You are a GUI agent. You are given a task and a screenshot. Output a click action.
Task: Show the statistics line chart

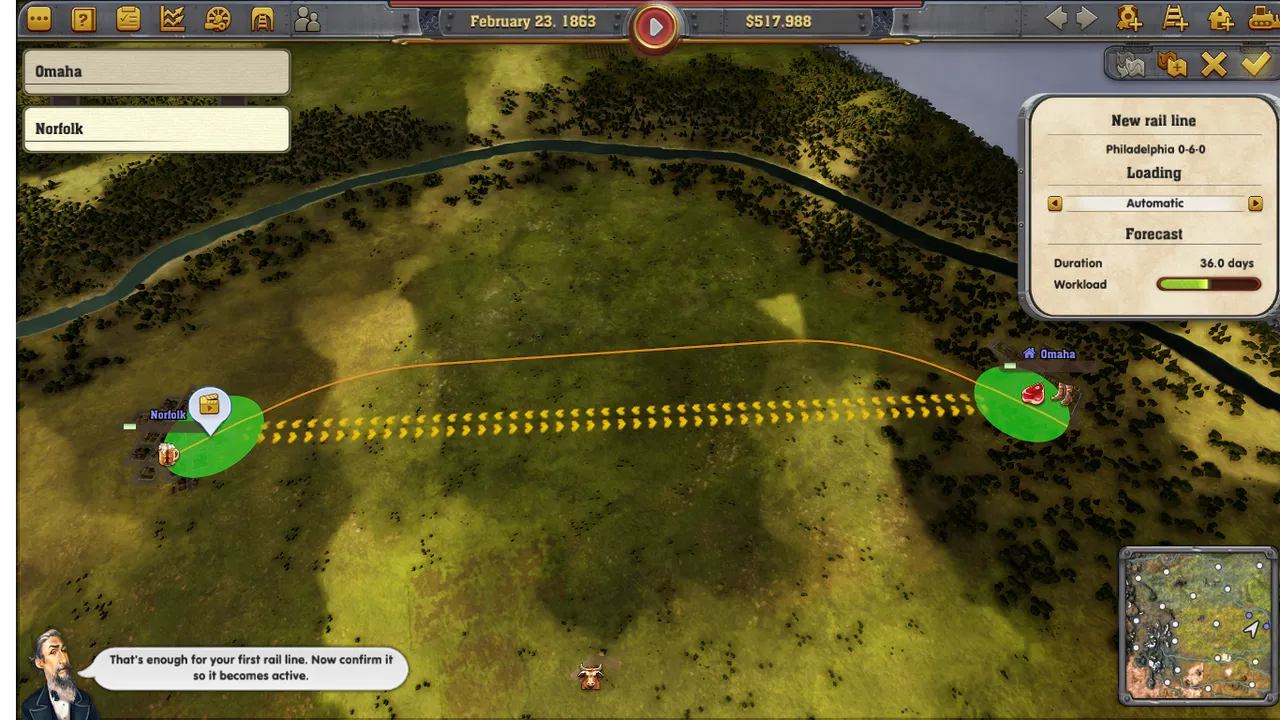point(172,19)
